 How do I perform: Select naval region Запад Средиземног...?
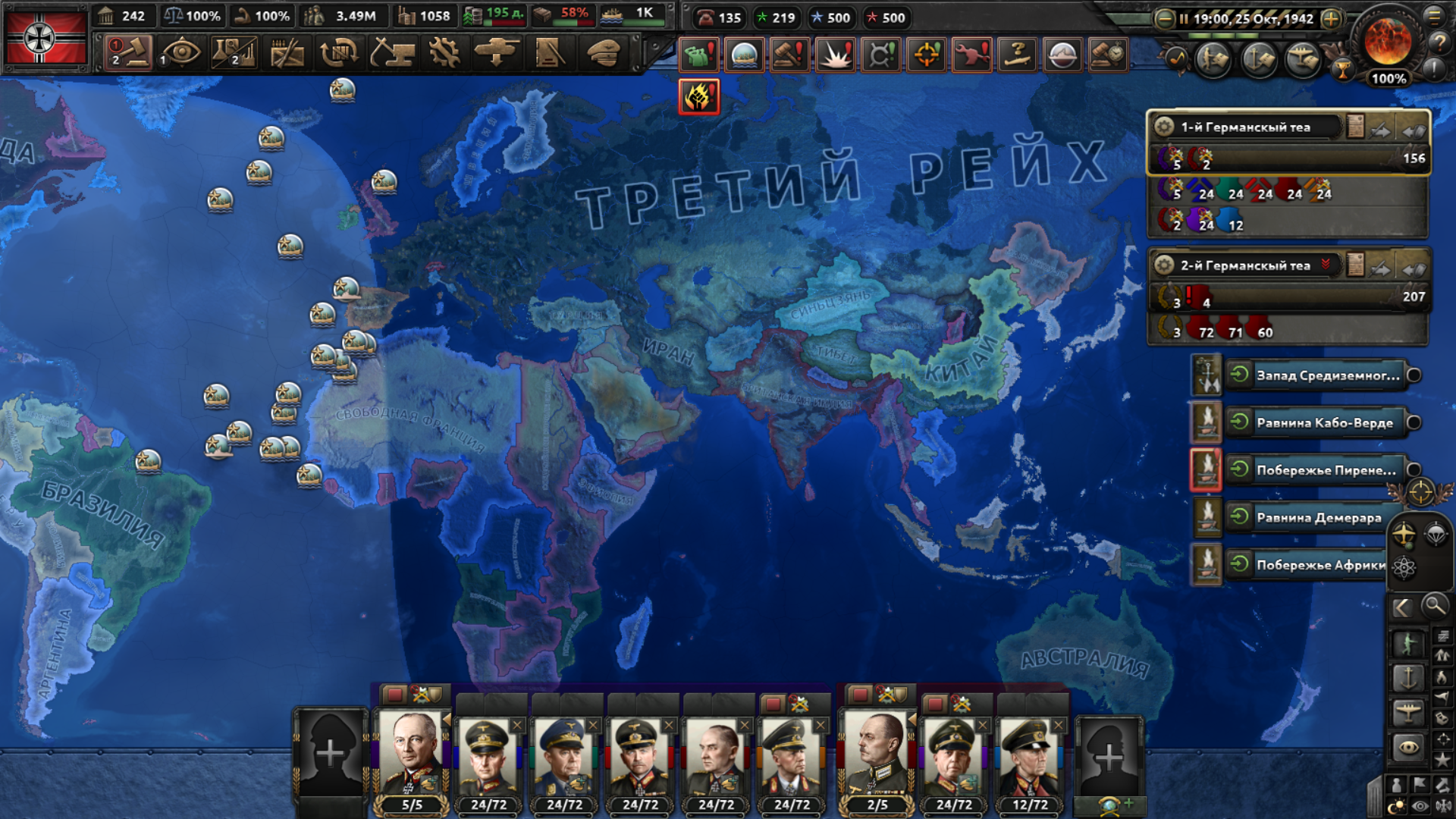(1327, 375)
